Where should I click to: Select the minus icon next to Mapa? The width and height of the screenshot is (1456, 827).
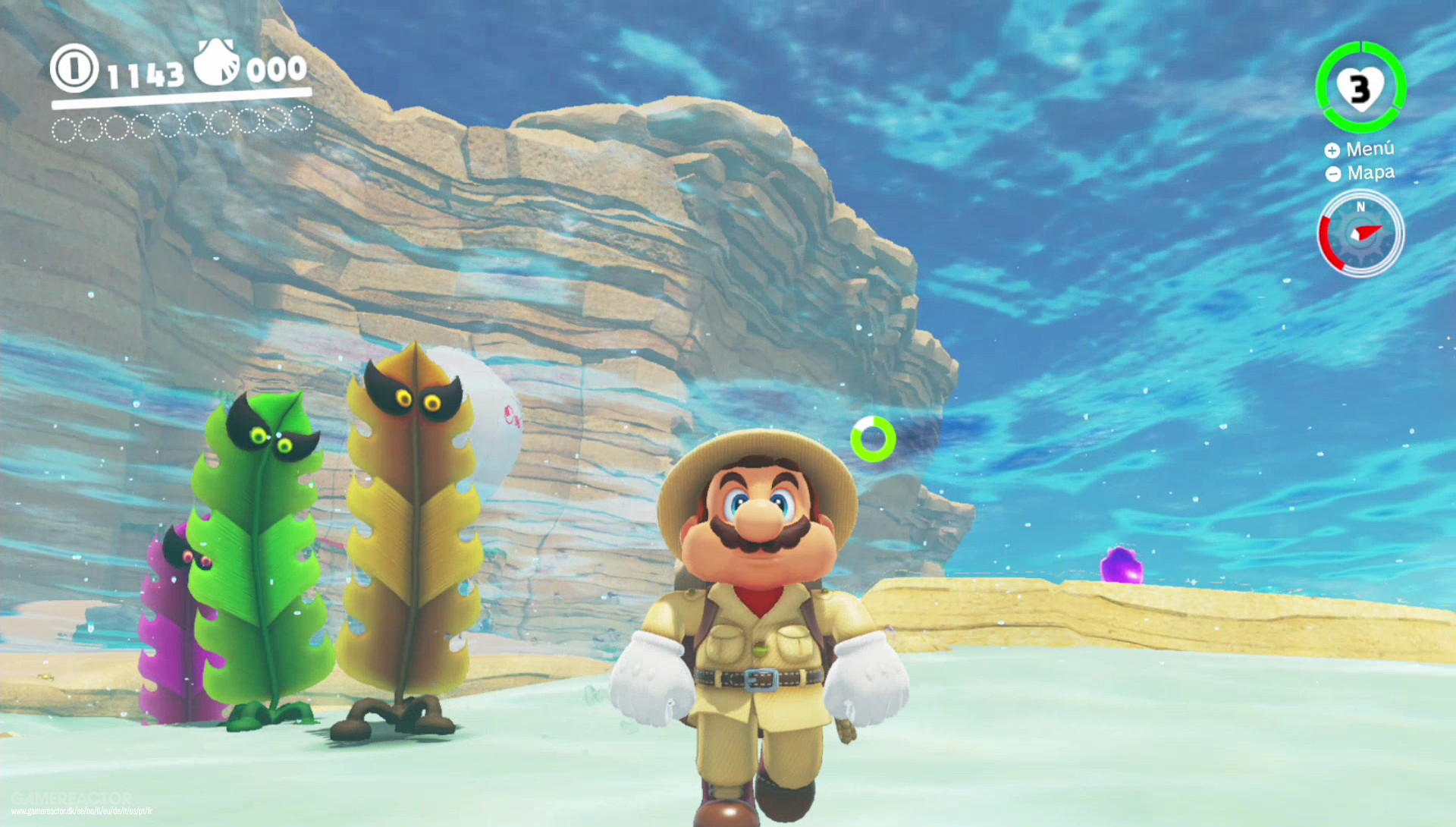(x=1332, y=175)
